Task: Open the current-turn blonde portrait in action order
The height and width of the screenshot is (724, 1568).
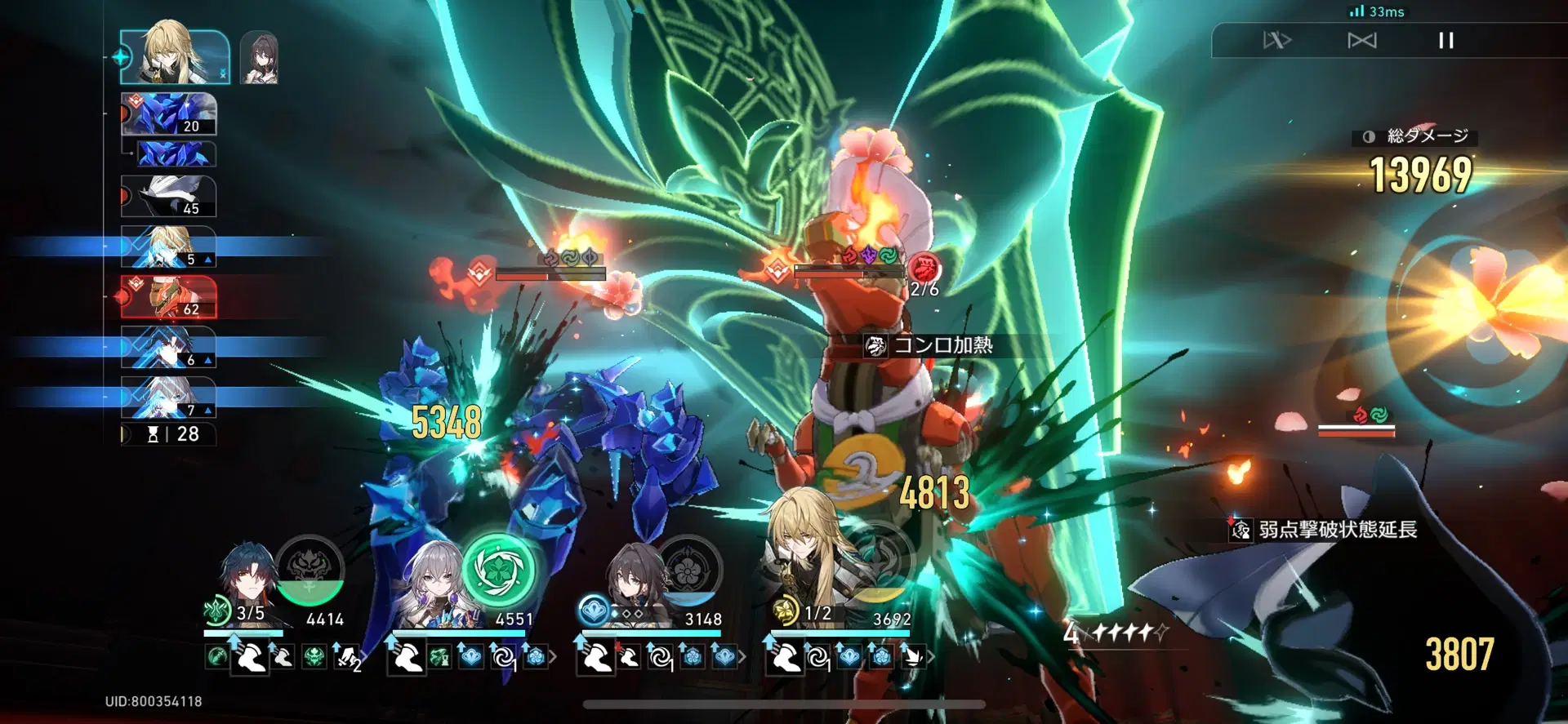Action: coord(174,57)
